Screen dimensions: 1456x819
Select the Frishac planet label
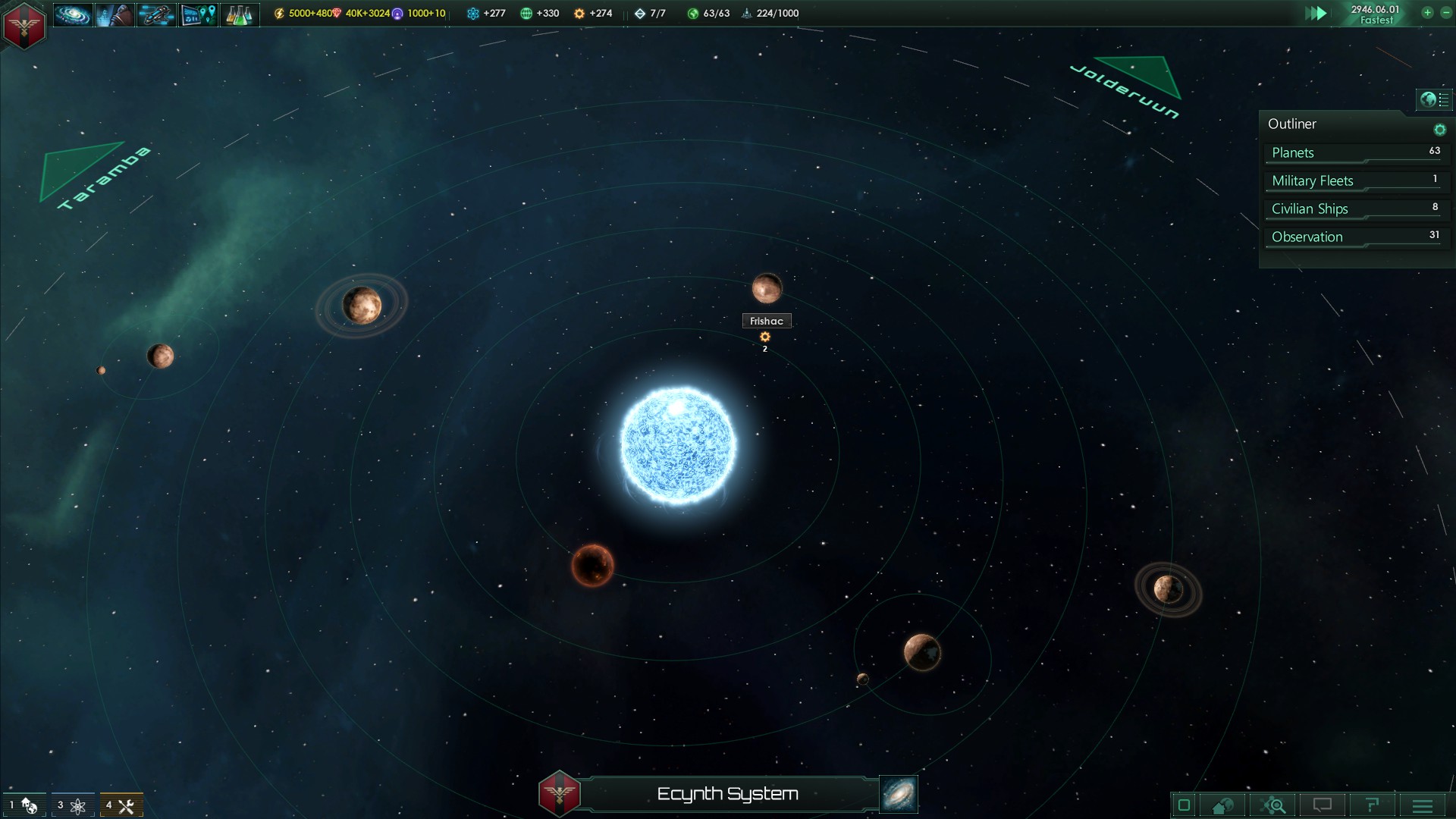point(766,321)
